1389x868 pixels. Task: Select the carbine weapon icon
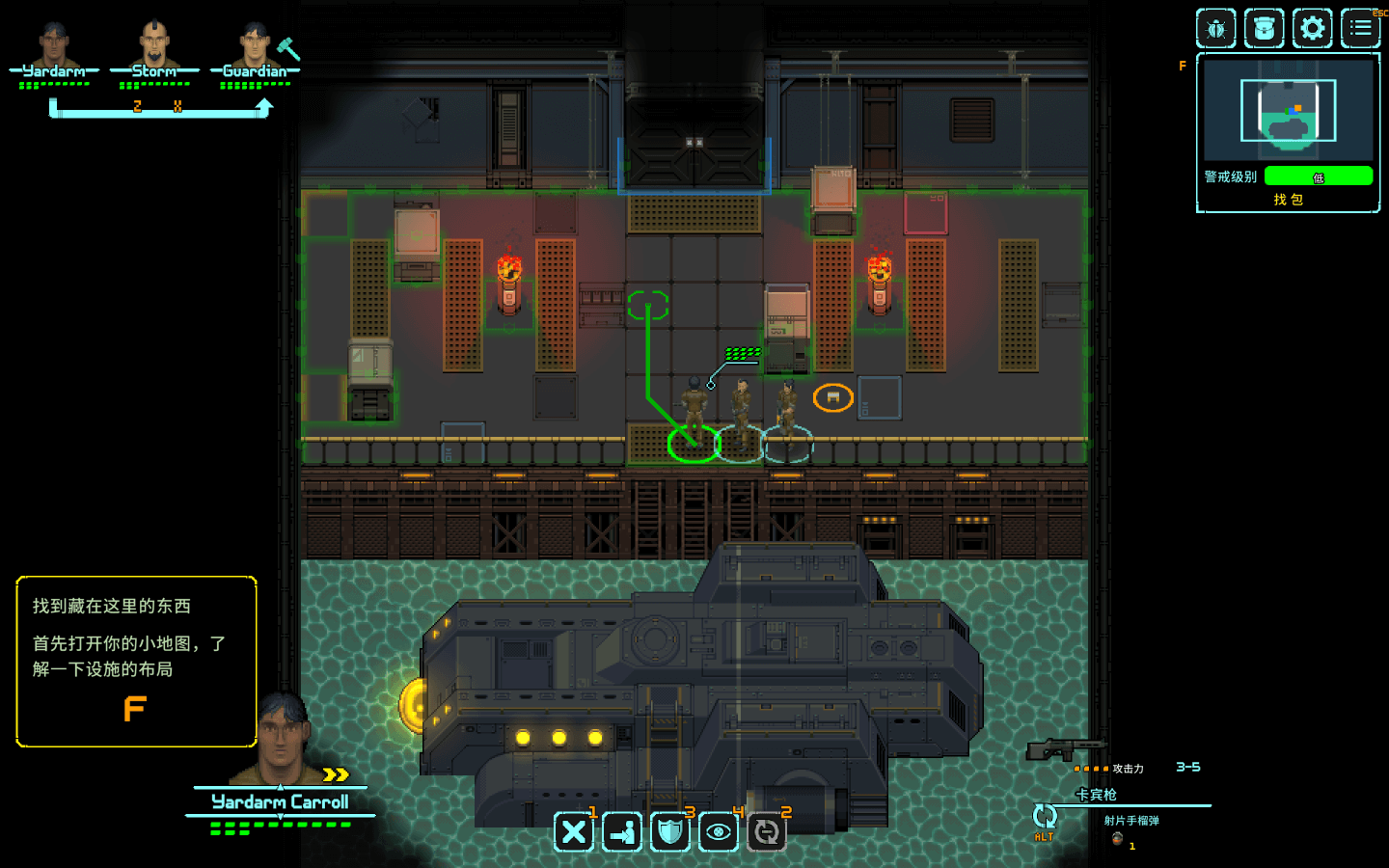point(1065,749)
